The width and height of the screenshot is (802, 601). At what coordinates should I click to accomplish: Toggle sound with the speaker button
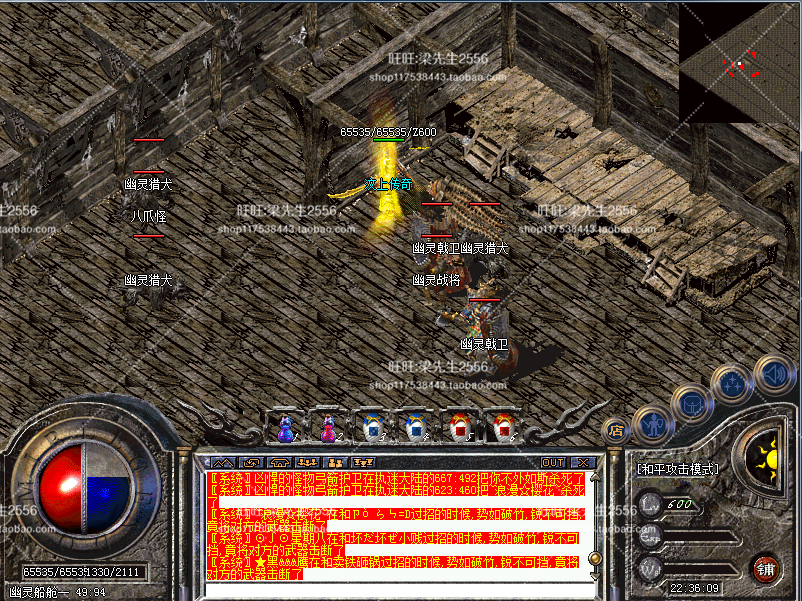pyautogui.click(x=773, y=374)
